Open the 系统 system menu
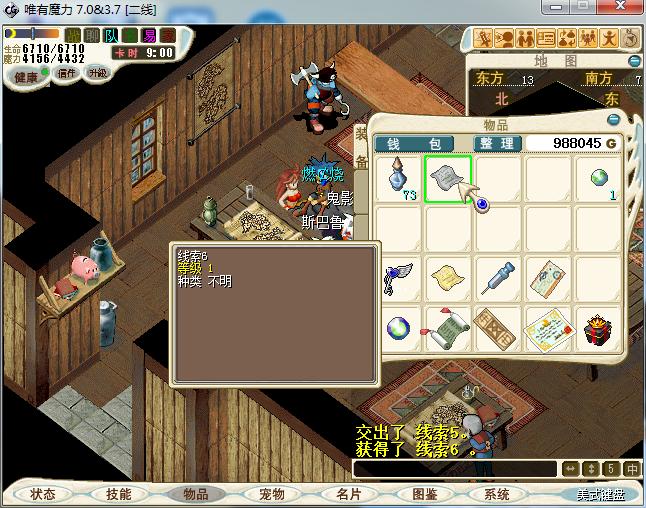 (497, 494)
